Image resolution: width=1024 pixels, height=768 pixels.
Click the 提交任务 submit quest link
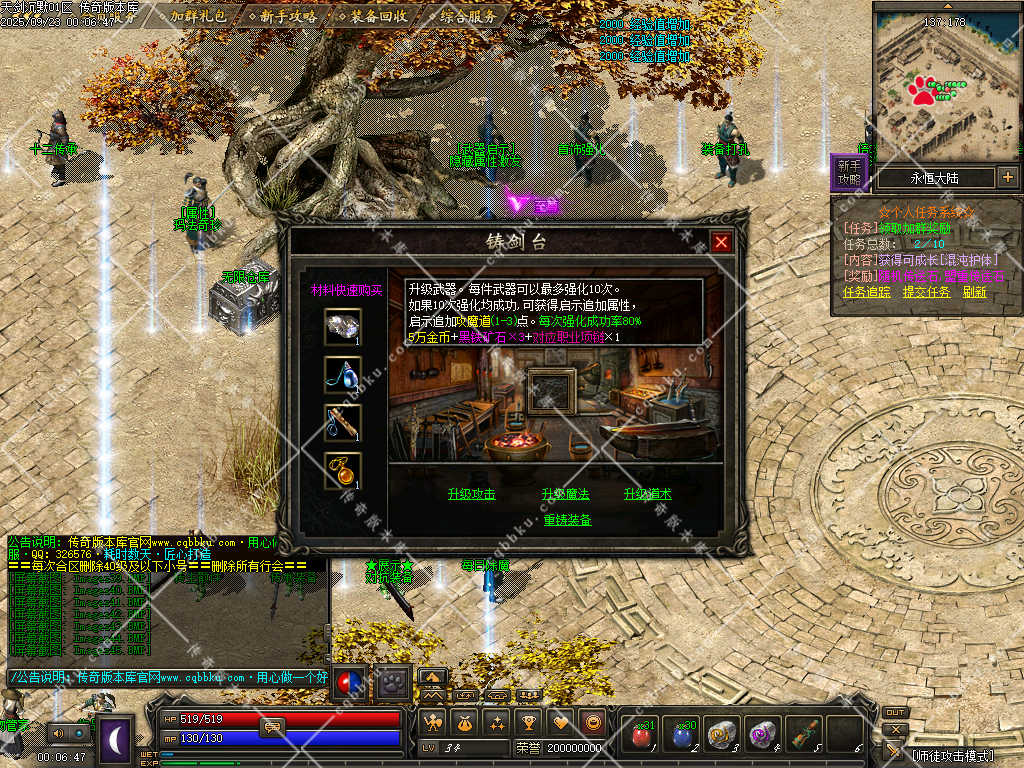click(926, 292)
